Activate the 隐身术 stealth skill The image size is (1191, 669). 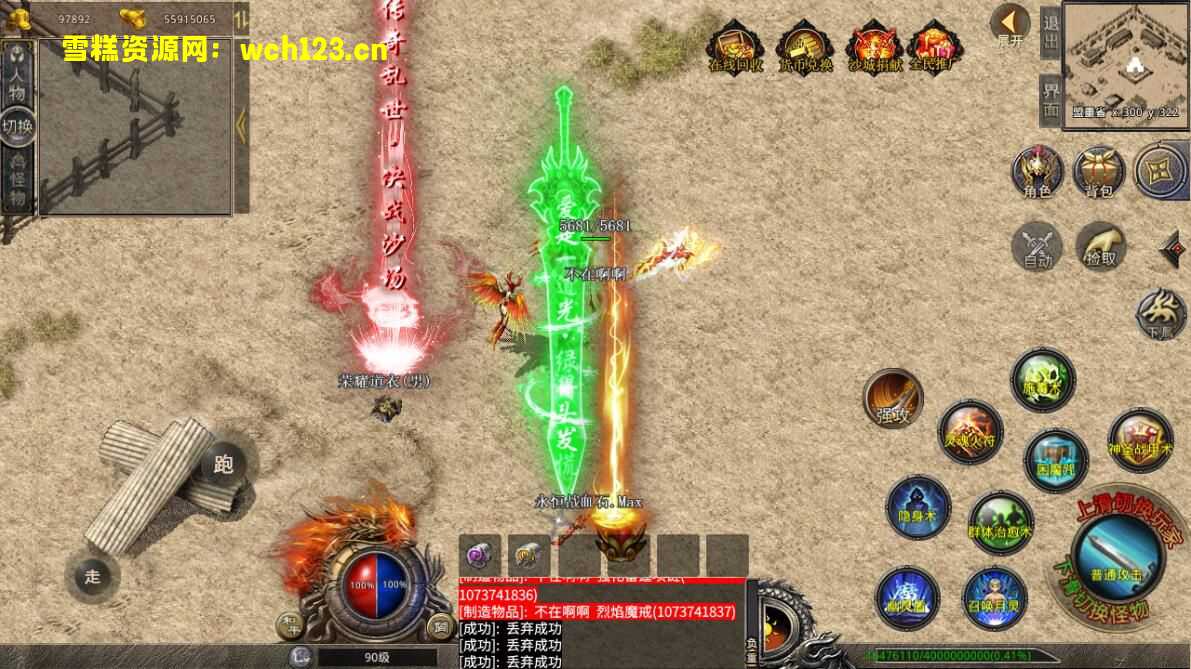coord(917,507)
